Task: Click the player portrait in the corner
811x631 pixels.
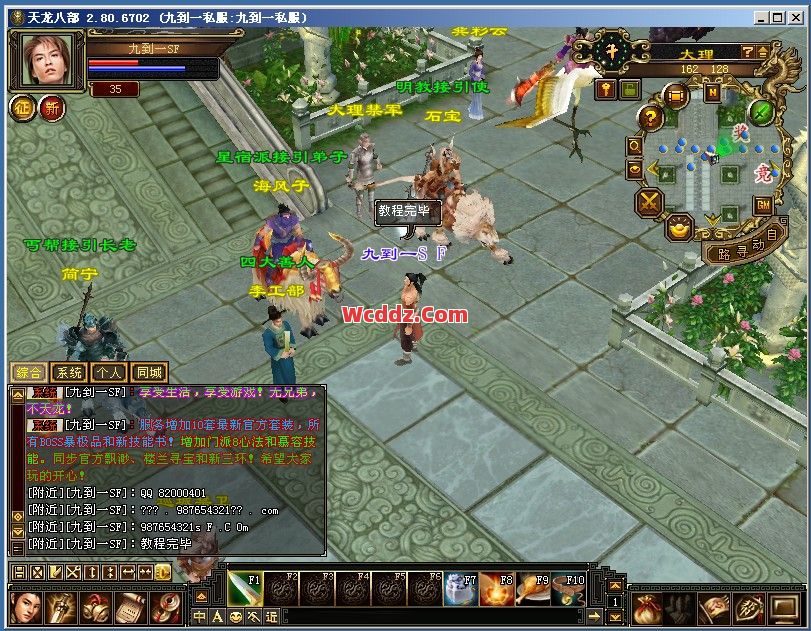Action: pyautogui.click(x=47, y=59)
